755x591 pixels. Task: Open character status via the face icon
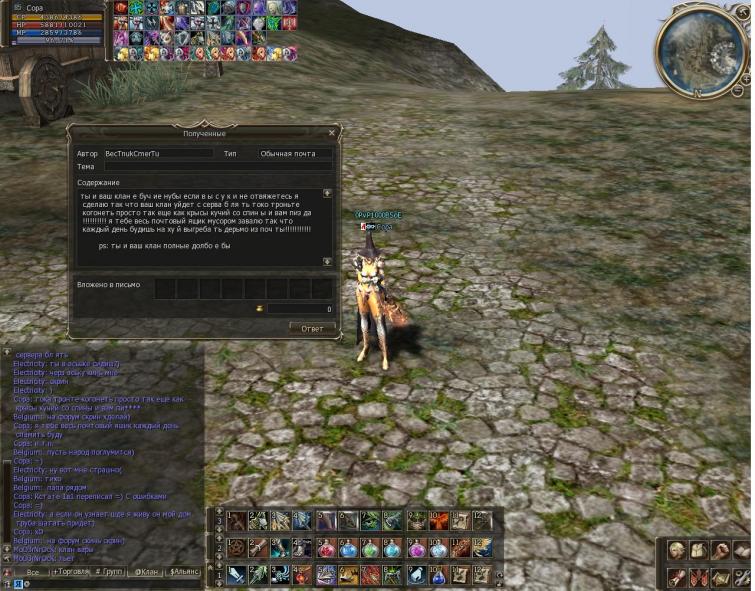point(678,550)
